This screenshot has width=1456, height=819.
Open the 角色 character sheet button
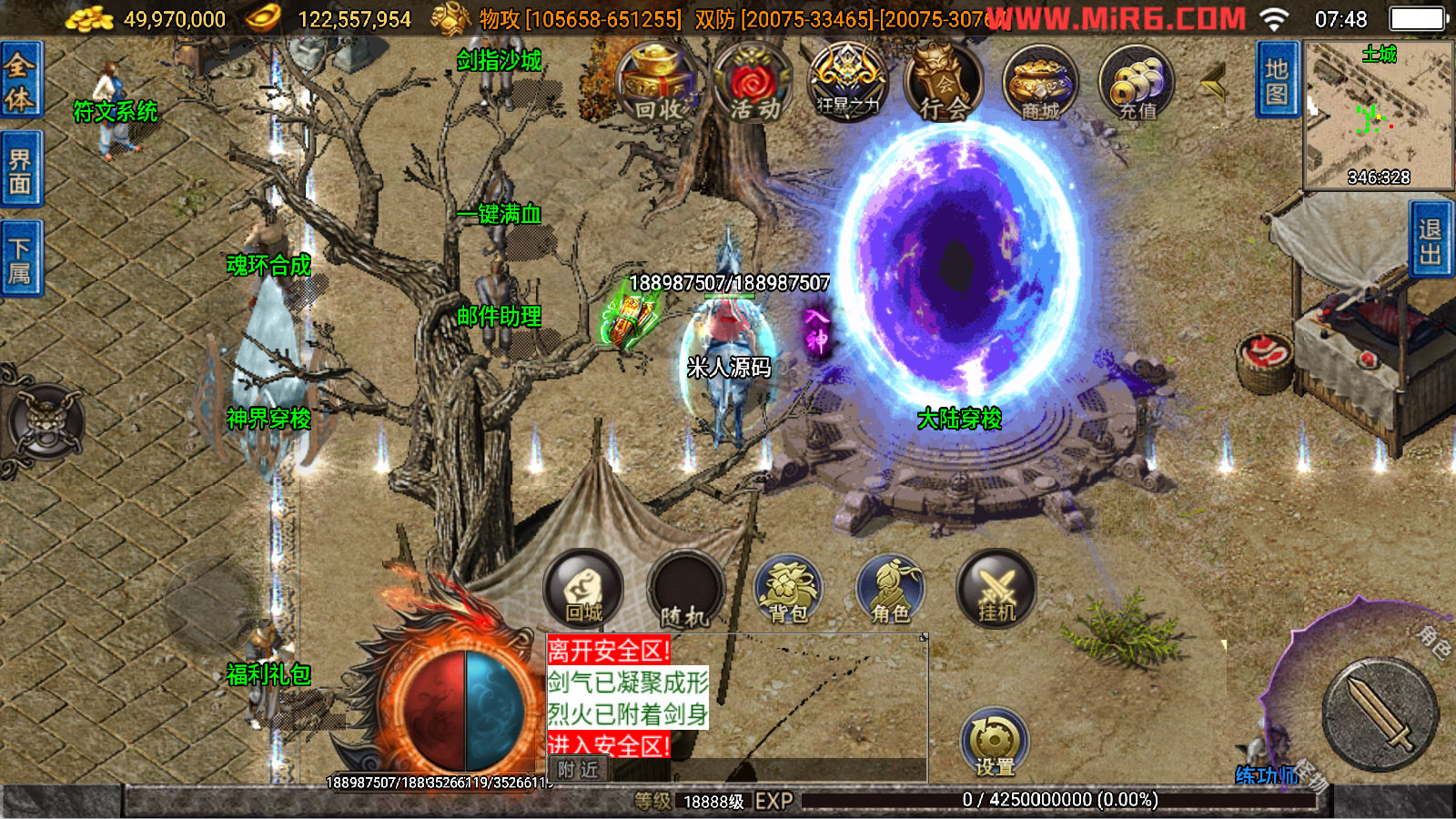click(890, 589)
